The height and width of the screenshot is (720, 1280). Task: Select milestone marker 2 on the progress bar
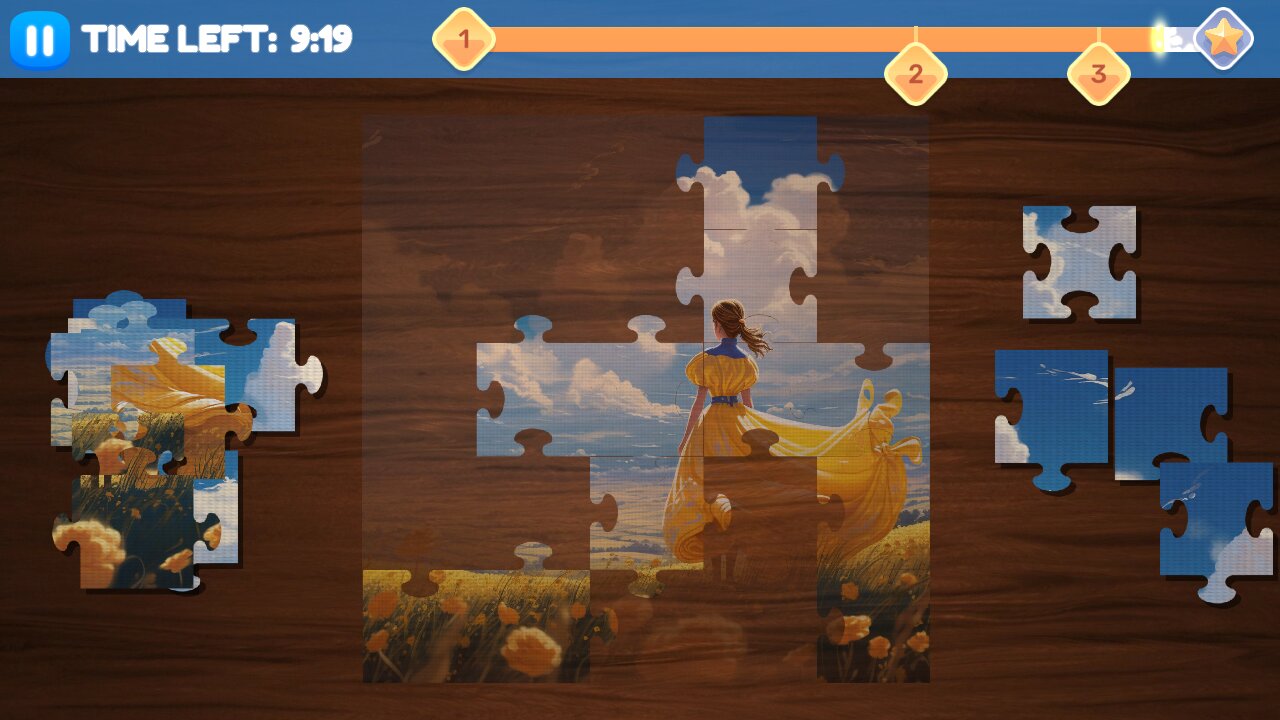point(915,74)
